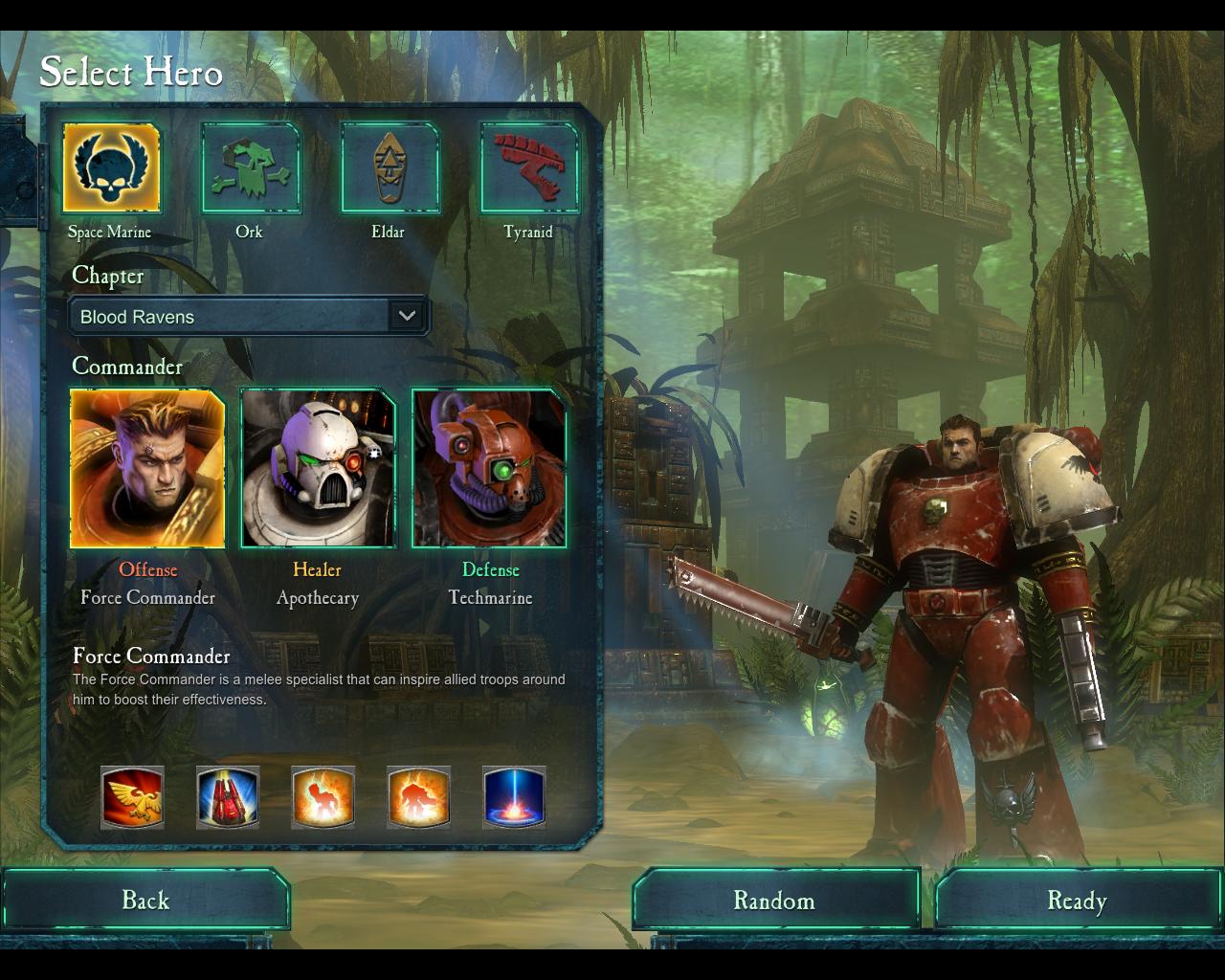The image size is (1225, 980).
Task: Choose a Random hero
Action: pyautogui.click(x=774, y=900)
